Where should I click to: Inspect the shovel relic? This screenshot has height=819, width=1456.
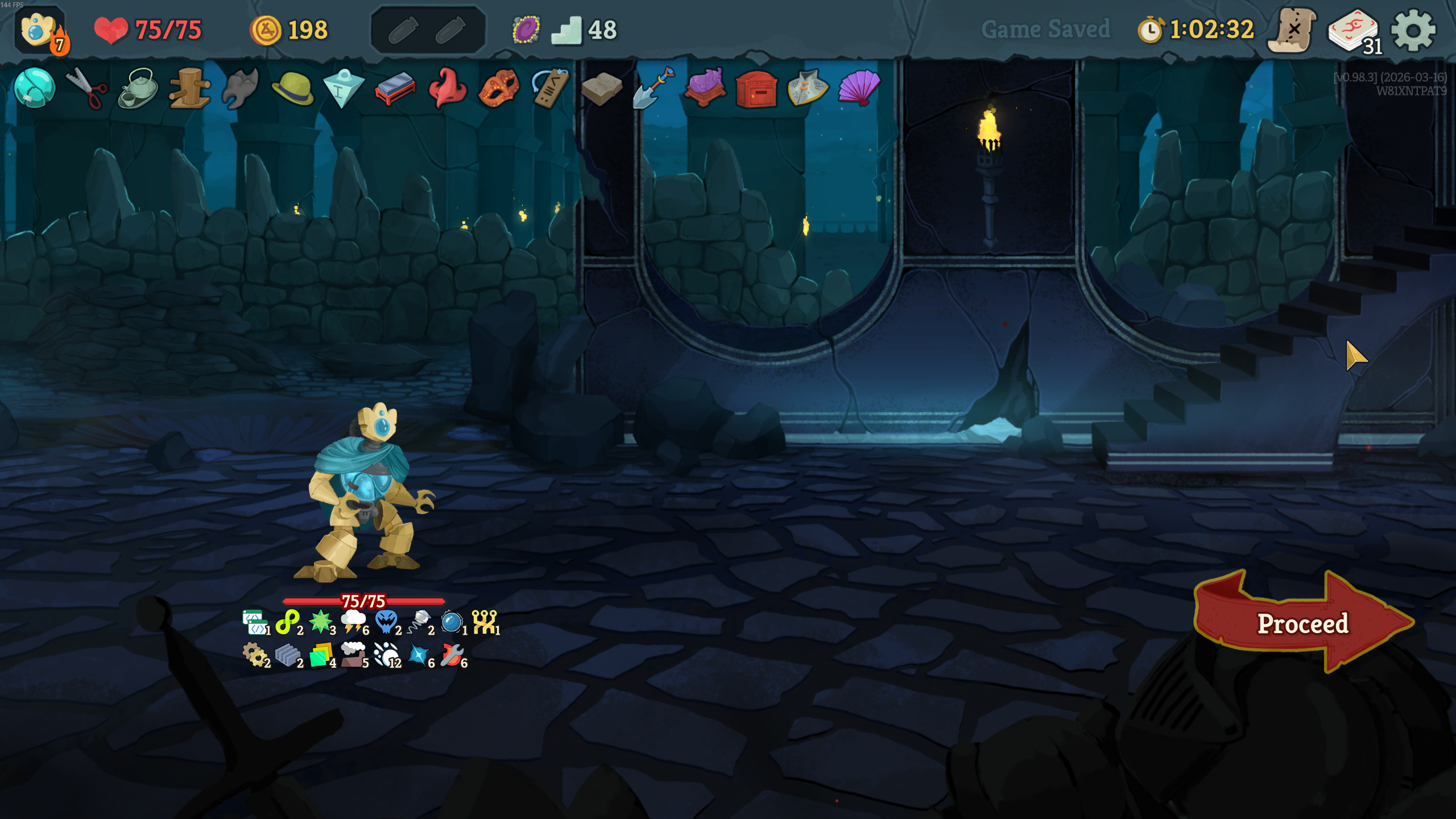coord(653,88)
